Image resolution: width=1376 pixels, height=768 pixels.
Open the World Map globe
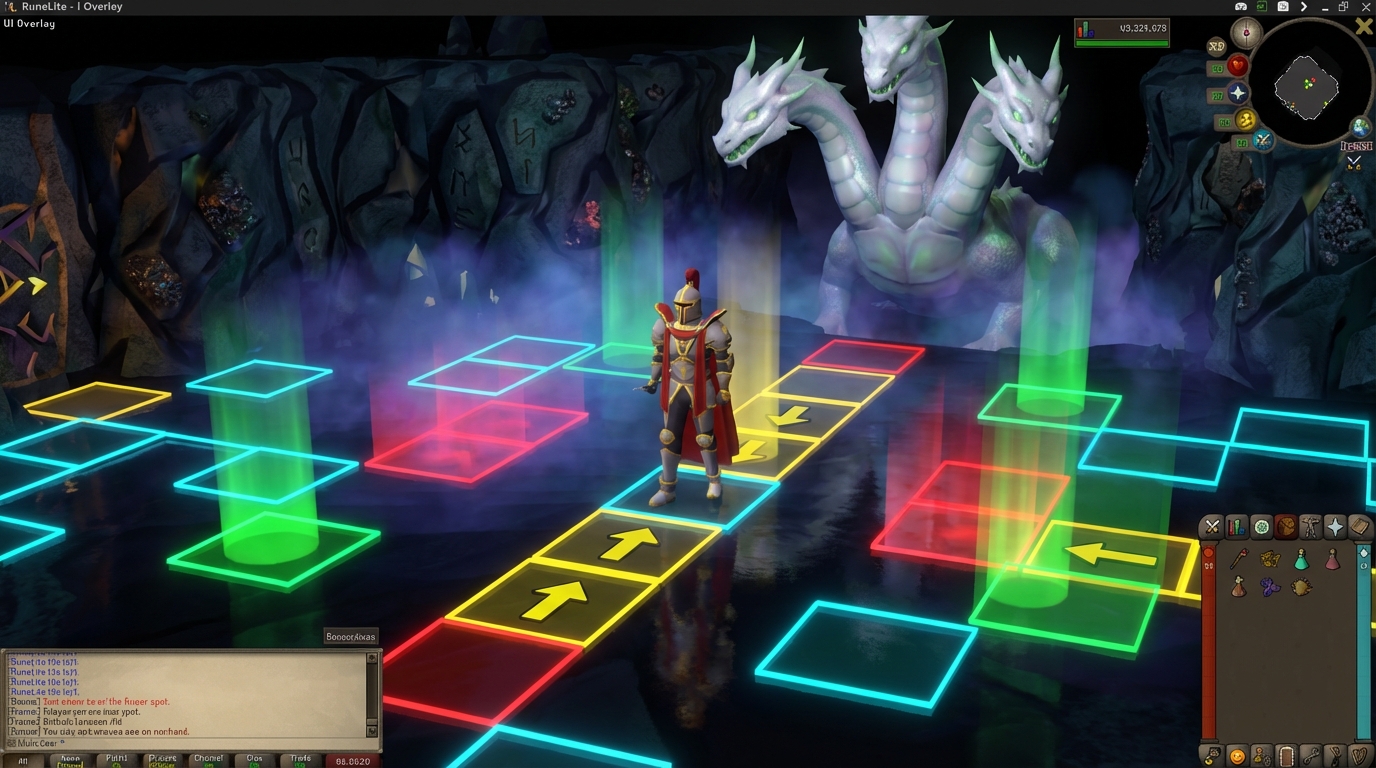(1359, 129)
